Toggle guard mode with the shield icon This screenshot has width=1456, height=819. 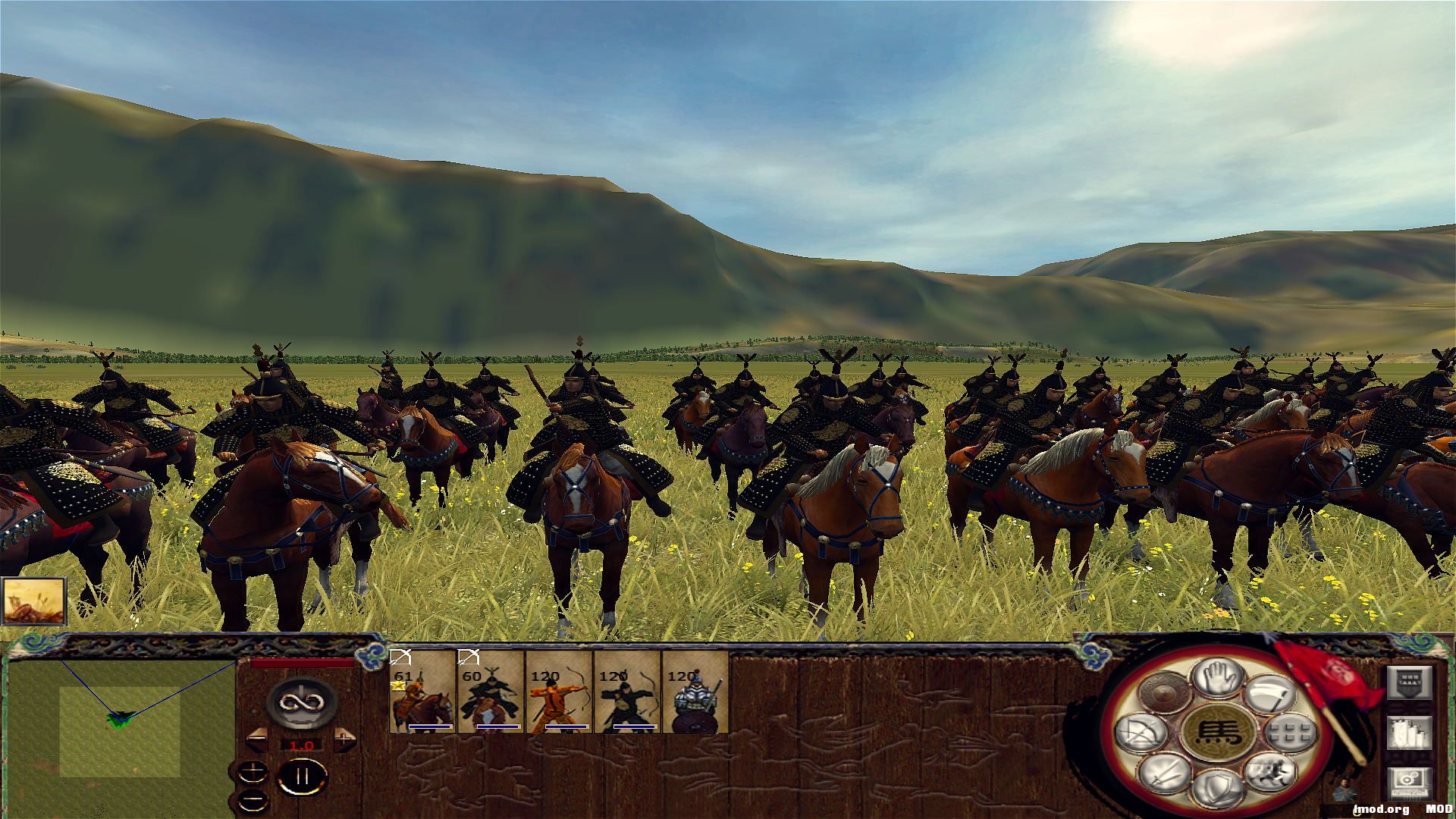tap(1218, 788)
